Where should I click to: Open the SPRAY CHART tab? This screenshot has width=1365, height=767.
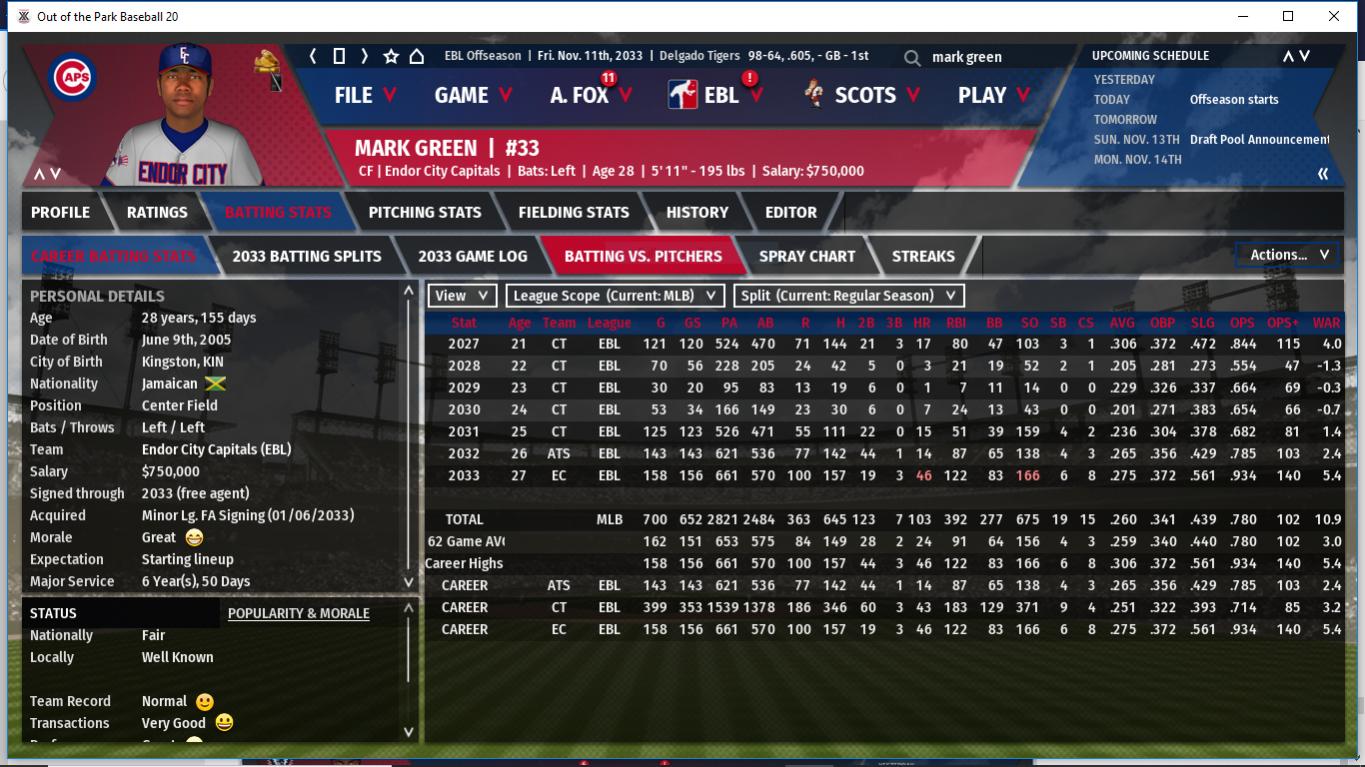pyautogui.click(x=807, y=256)
